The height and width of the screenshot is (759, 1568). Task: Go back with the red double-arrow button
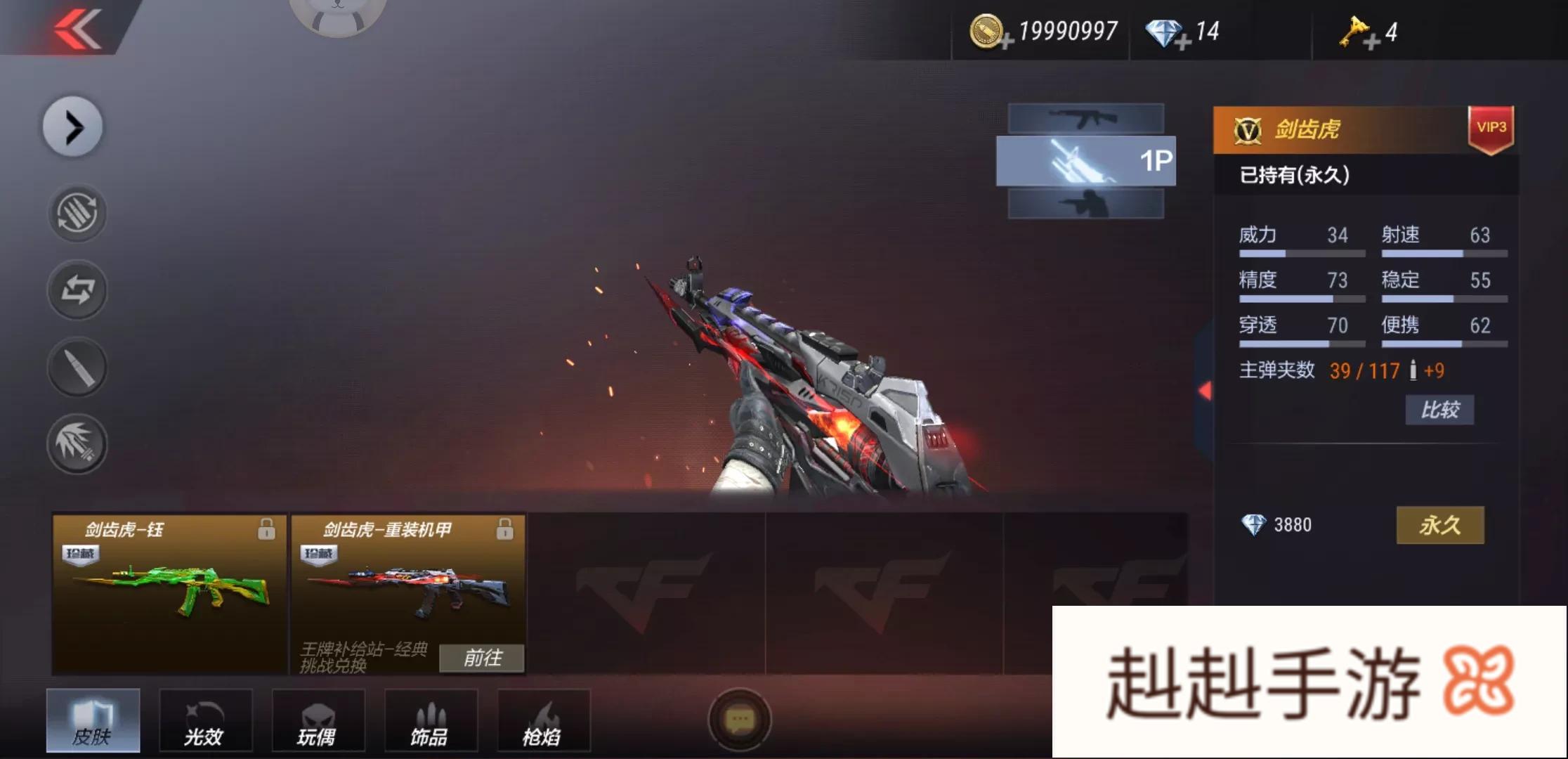[77, 30]
